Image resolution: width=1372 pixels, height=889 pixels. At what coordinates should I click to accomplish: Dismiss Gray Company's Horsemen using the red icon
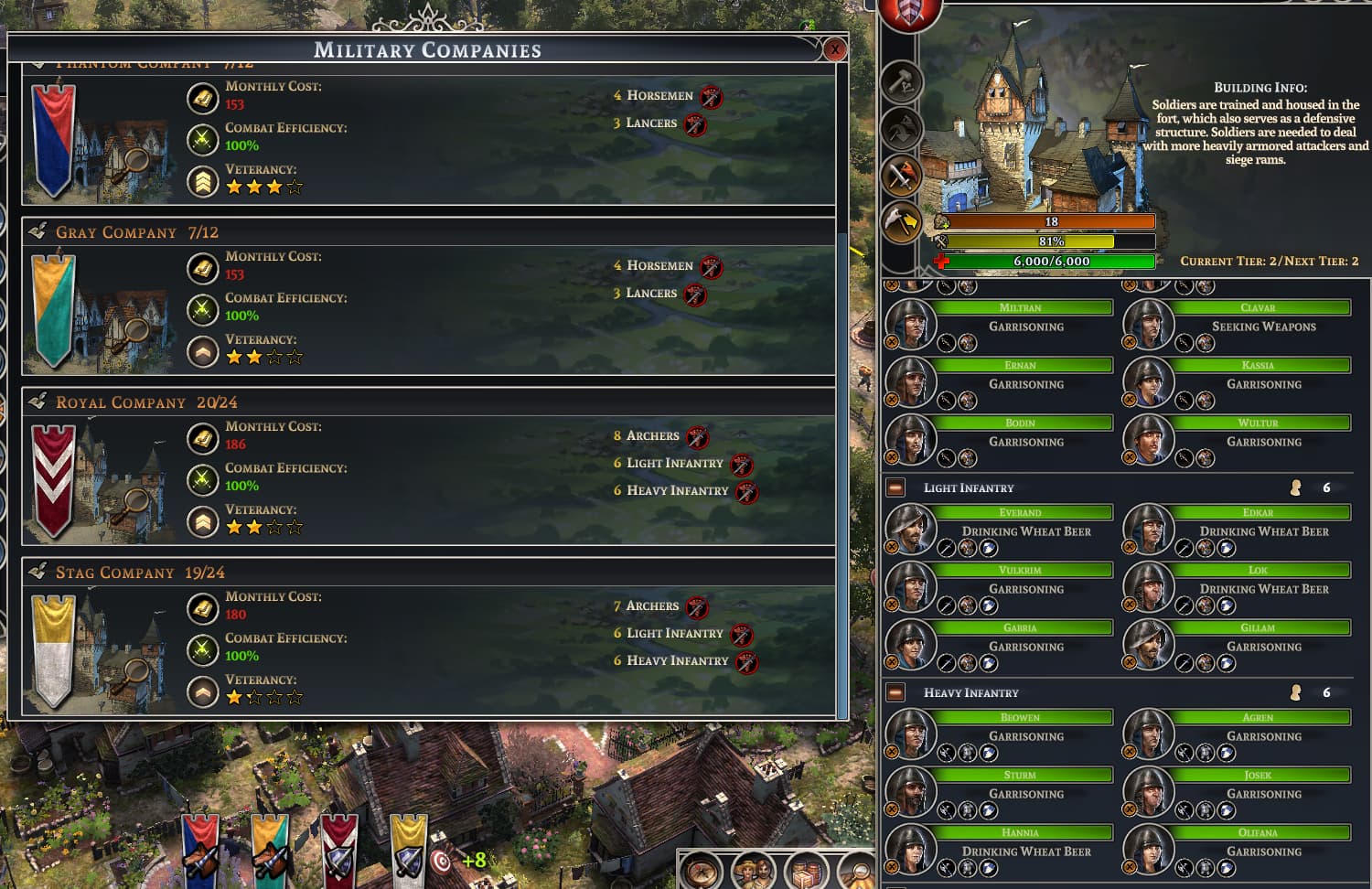711,267
